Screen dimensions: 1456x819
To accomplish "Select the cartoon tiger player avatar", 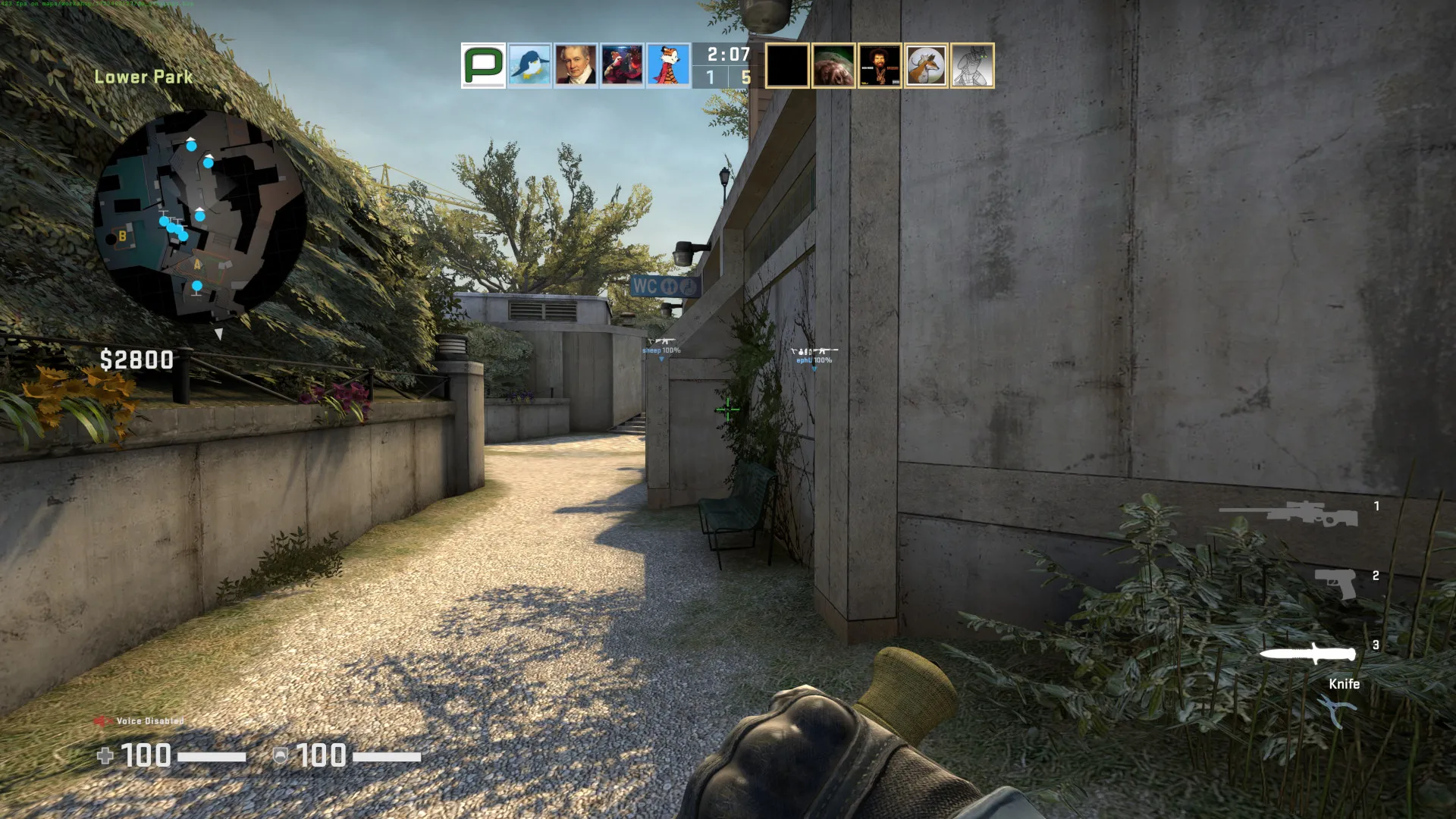I will (x=668, y=65).
